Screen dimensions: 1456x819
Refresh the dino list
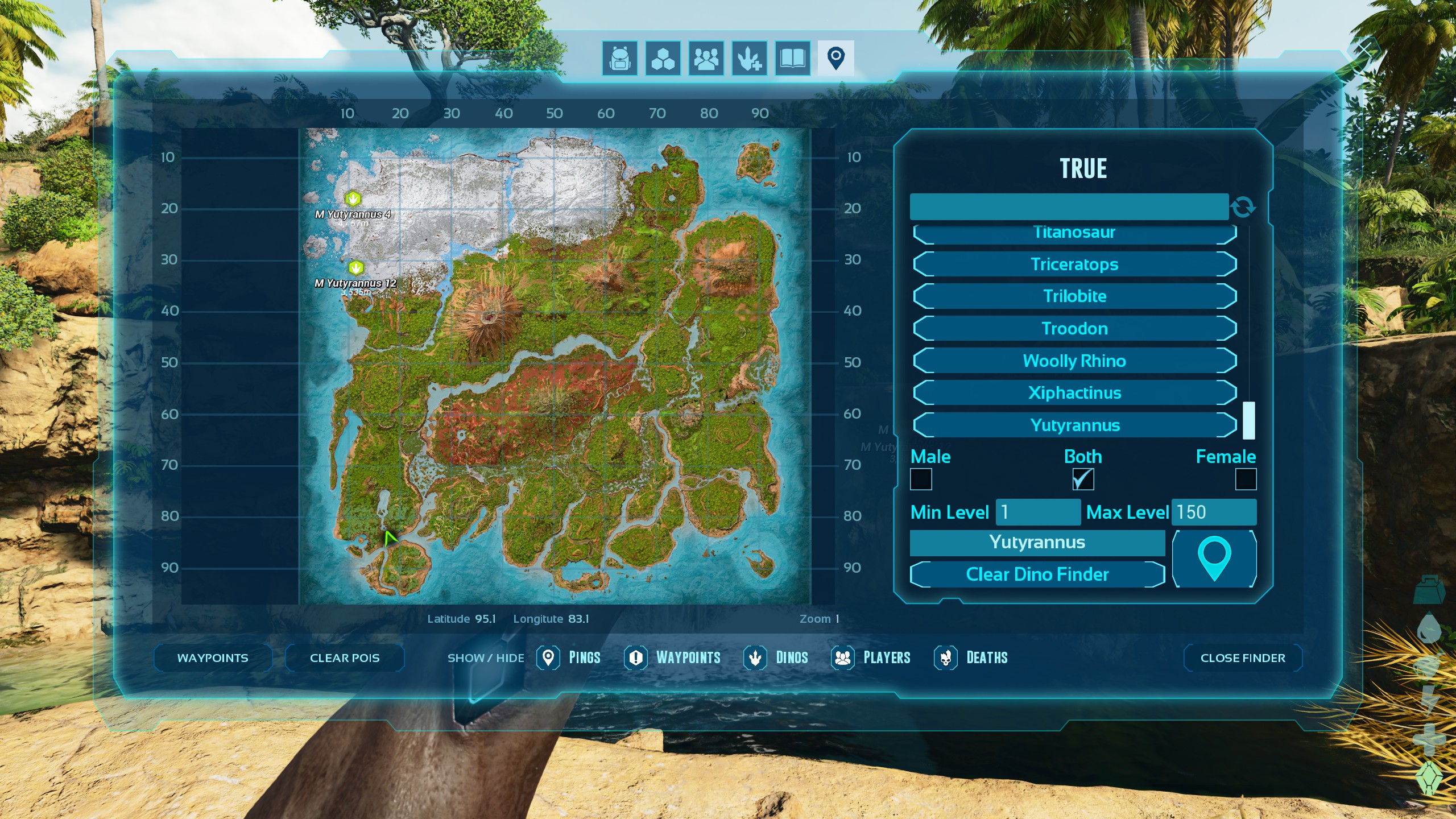1243,207
